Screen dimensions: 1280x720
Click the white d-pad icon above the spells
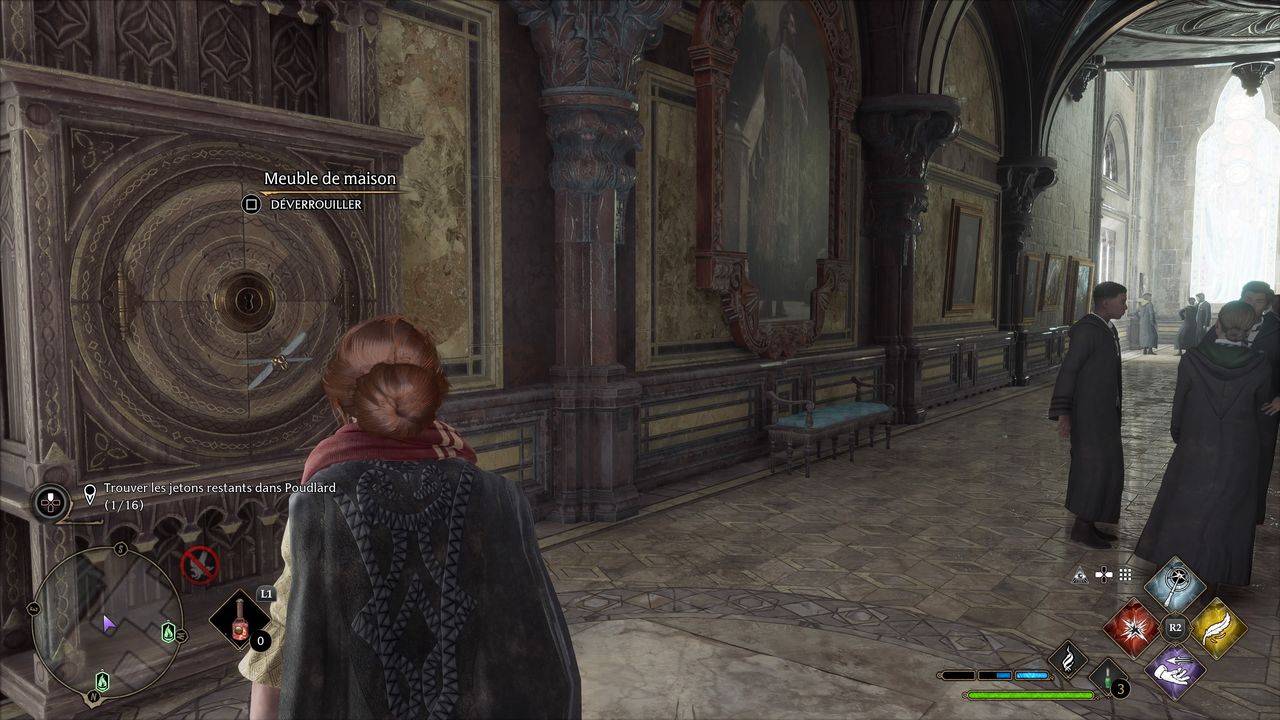1103,575
